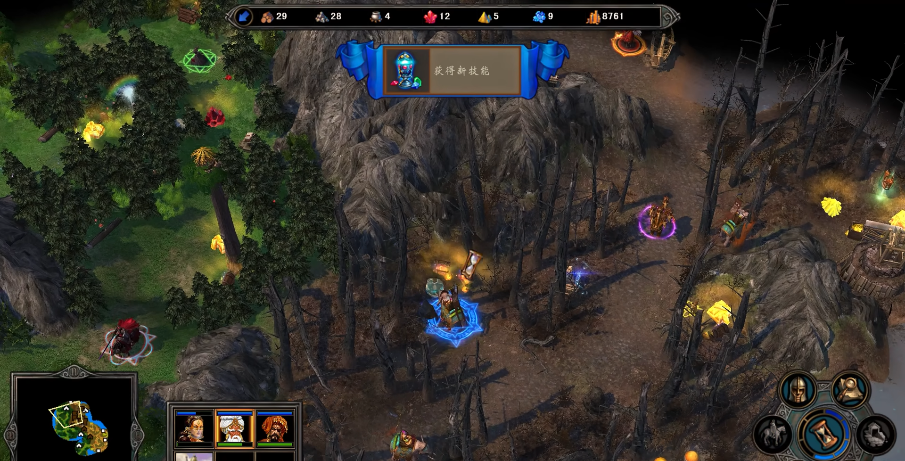Viewport: 905px width, 461px height.
Task: Select the mounted horseman move icon
Action: (772, 434)
